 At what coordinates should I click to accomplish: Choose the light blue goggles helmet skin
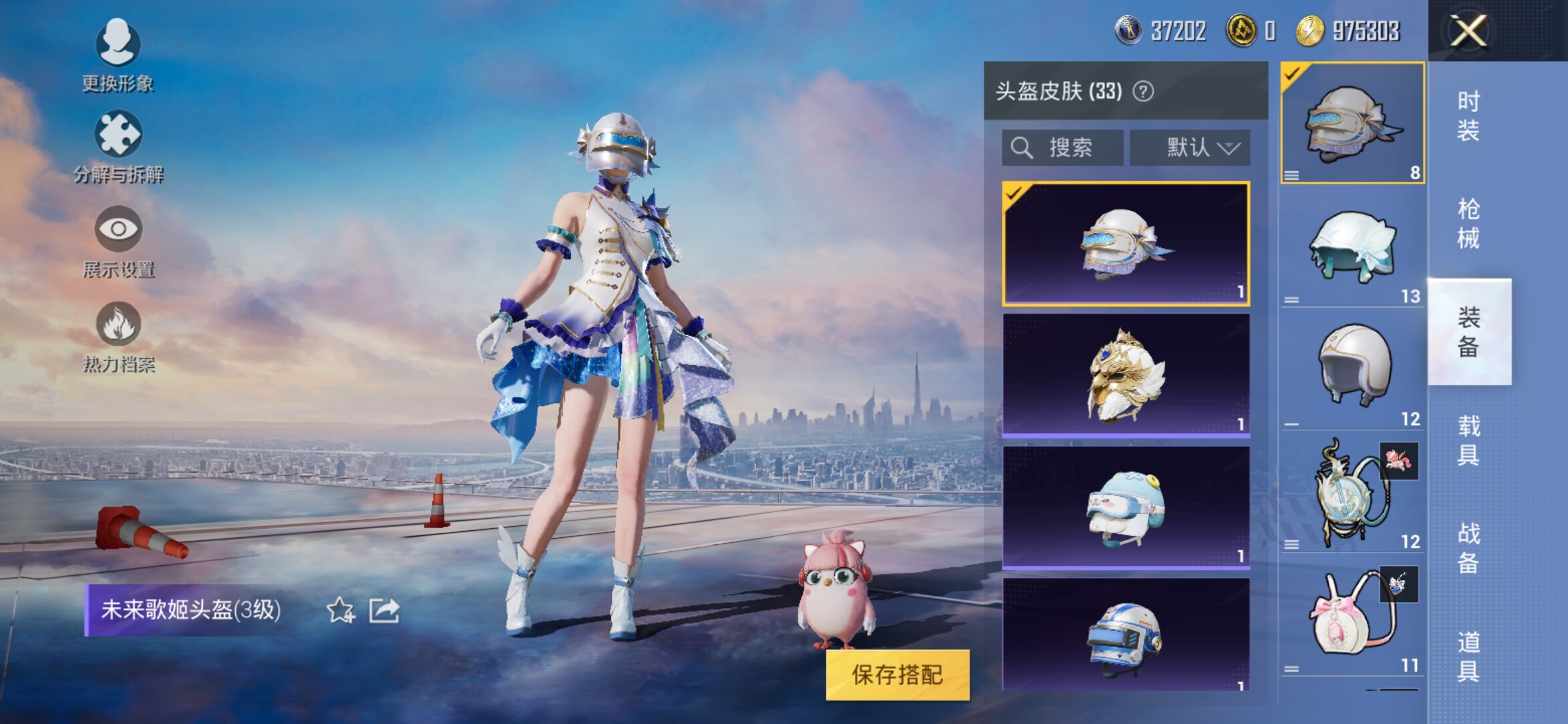[x=1126, y=507]
